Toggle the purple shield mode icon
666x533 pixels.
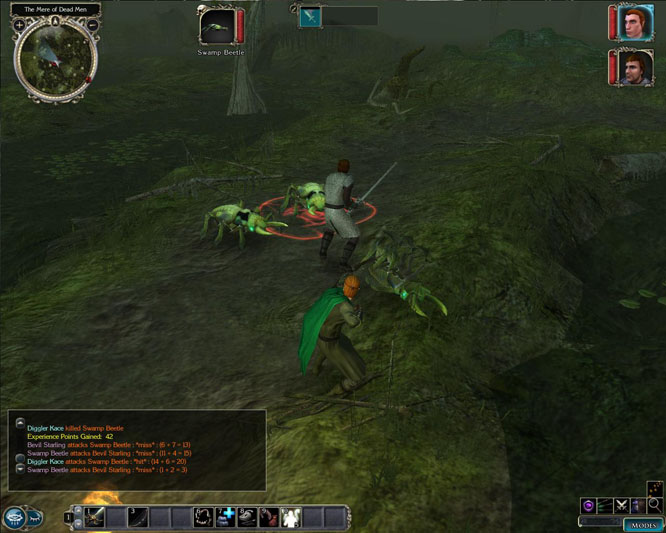(589, 507)
